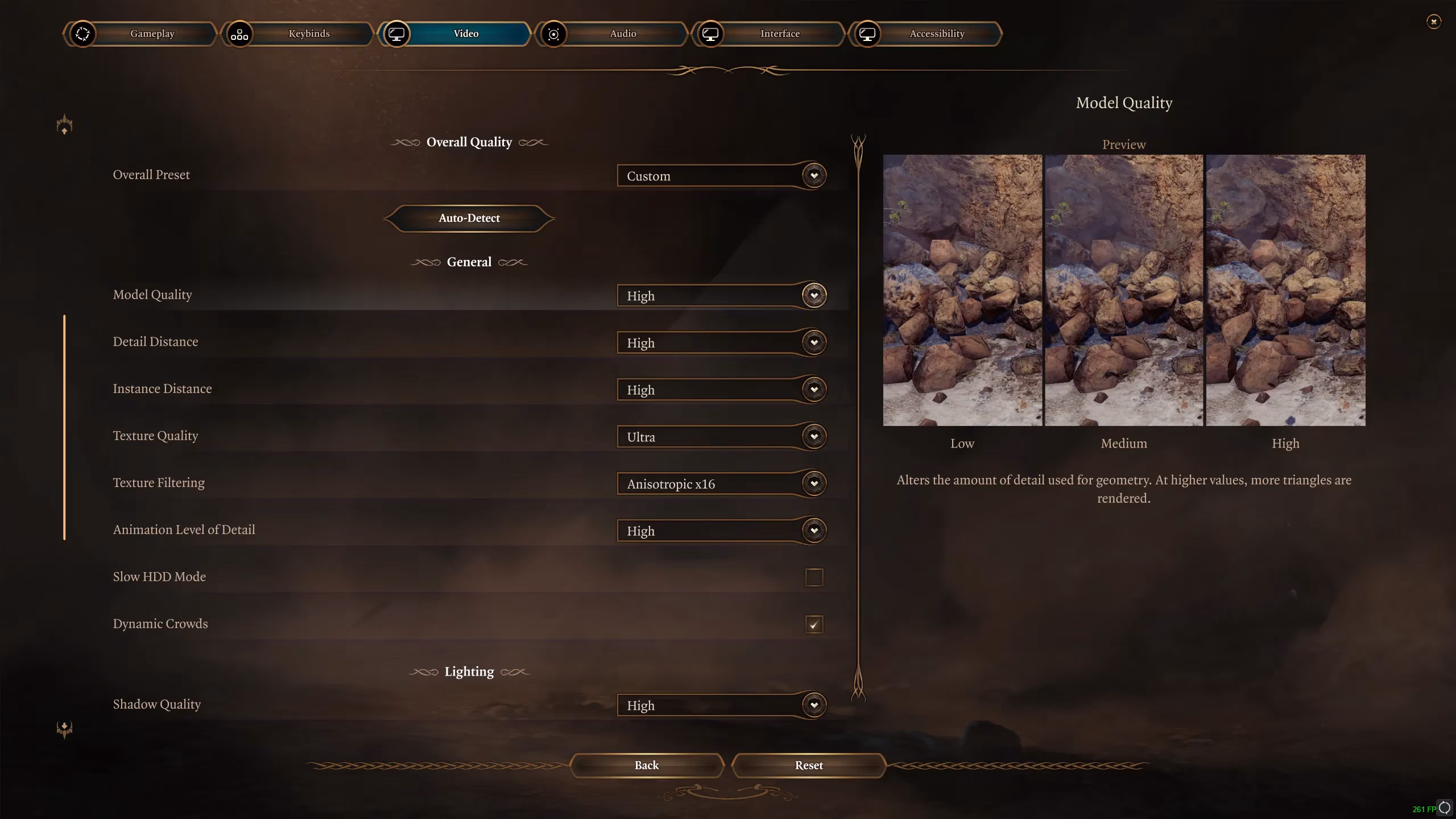Enable Slow HDD Mode
Screen dimensions: 1456x819
coord(813,577)
